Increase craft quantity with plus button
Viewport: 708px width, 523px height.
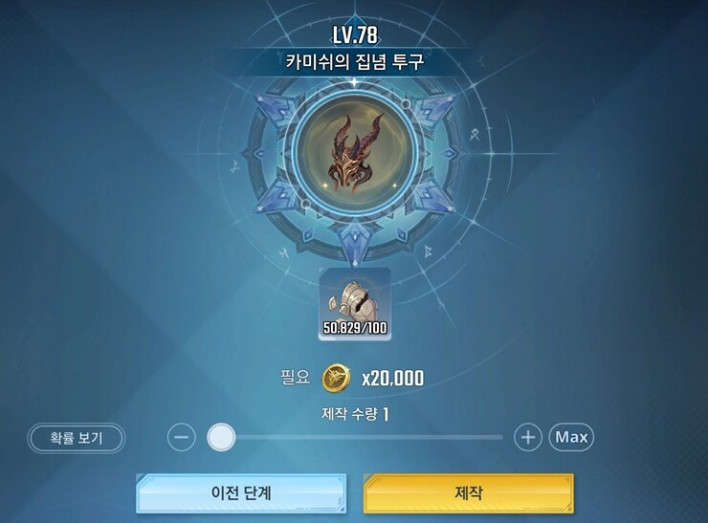527,437
